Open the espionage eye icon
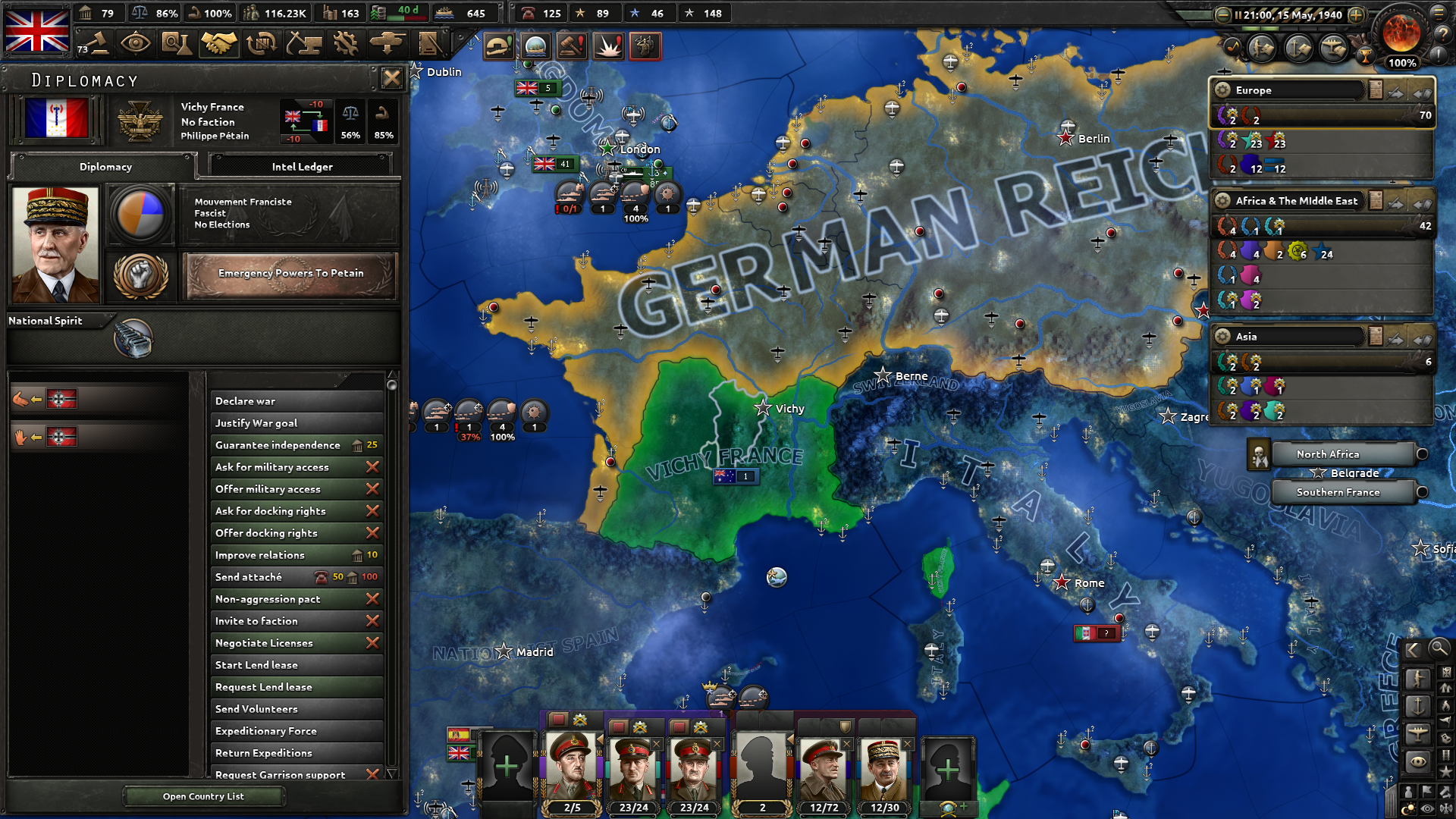Viewport: 1456px width, 819px height. click(136, 42)
